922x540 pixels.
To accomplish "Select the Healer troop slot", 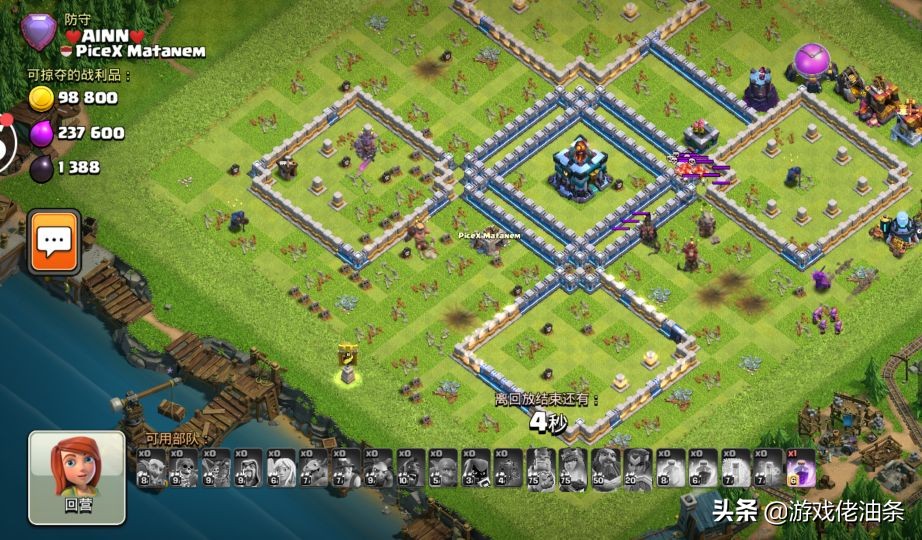I will (x=281, y=467).
